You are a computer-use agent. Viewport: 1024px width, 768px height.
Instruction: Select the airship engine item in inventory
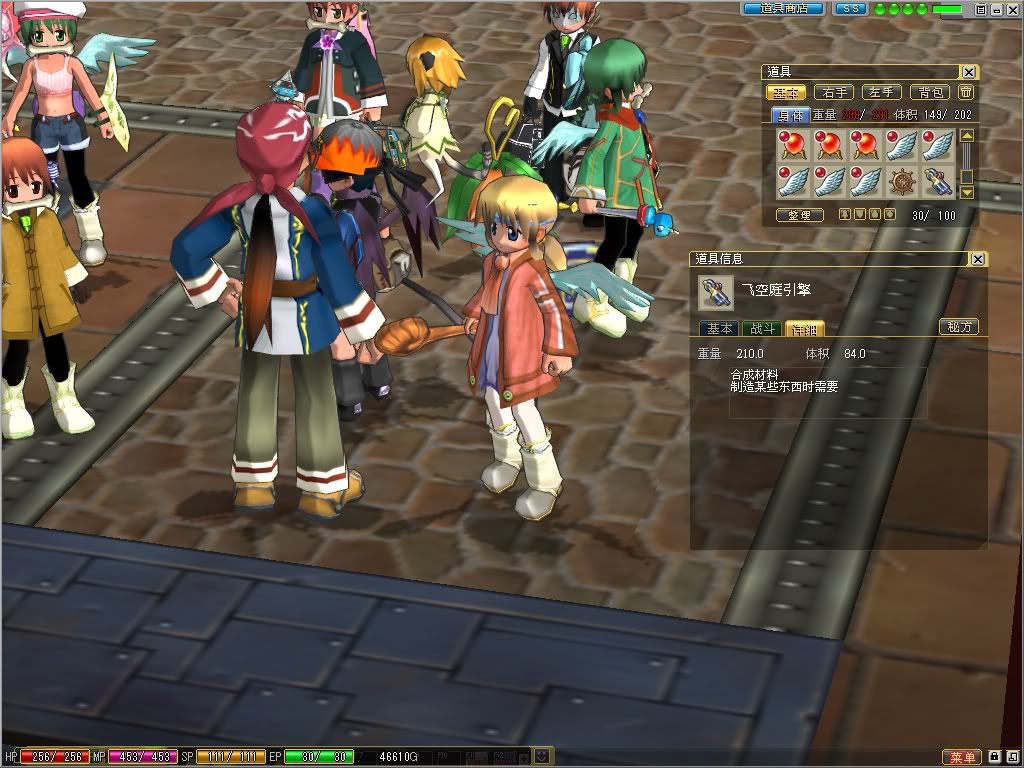[937, 181]
